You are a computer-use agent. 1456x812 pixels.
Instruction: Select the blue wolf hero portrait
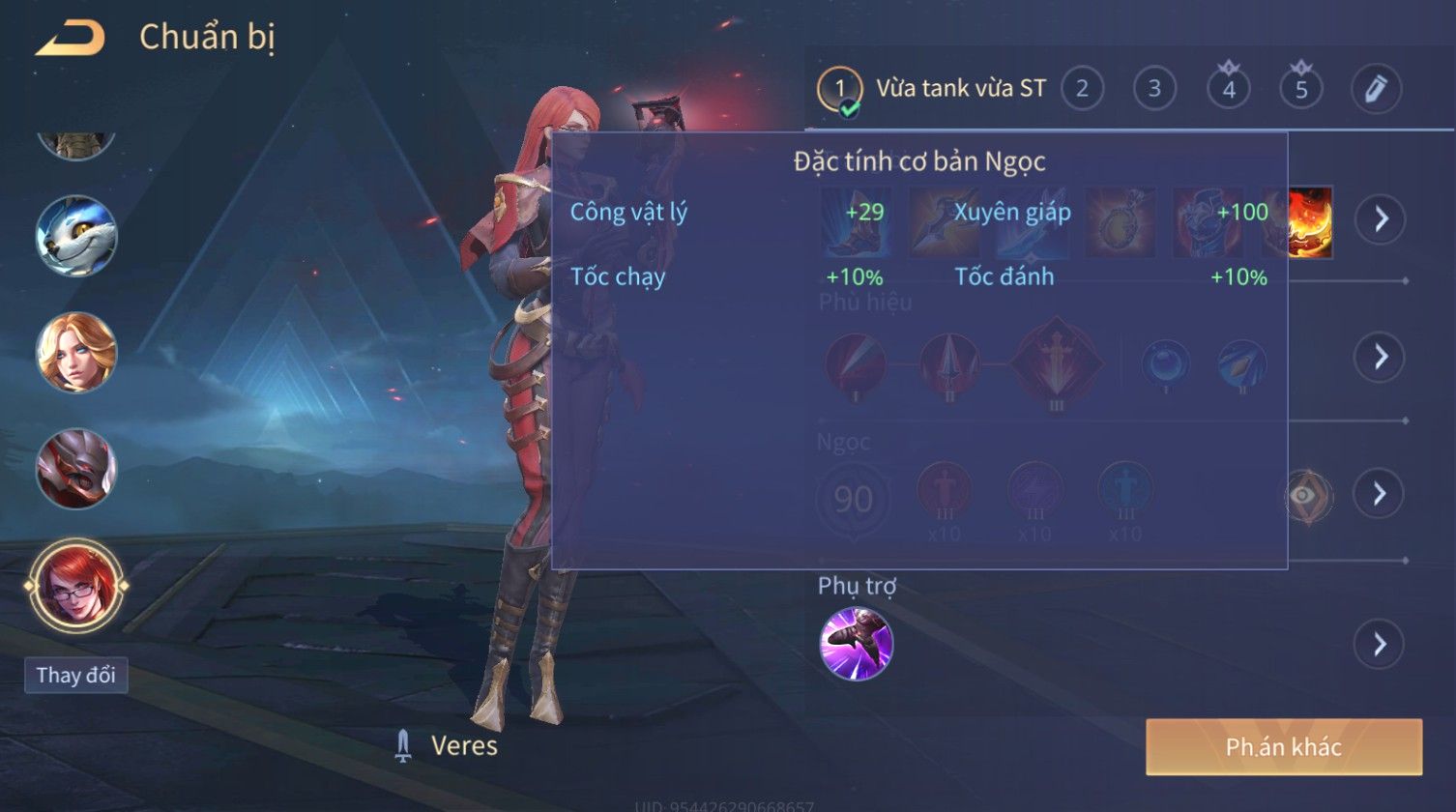(x=76, y=237)
